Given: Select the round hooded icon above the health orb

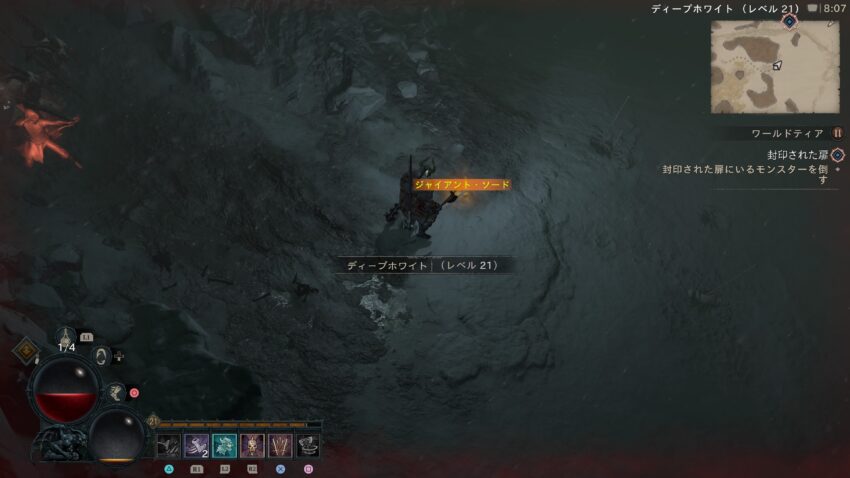Looking at the screenshot, I should (101, 355).
